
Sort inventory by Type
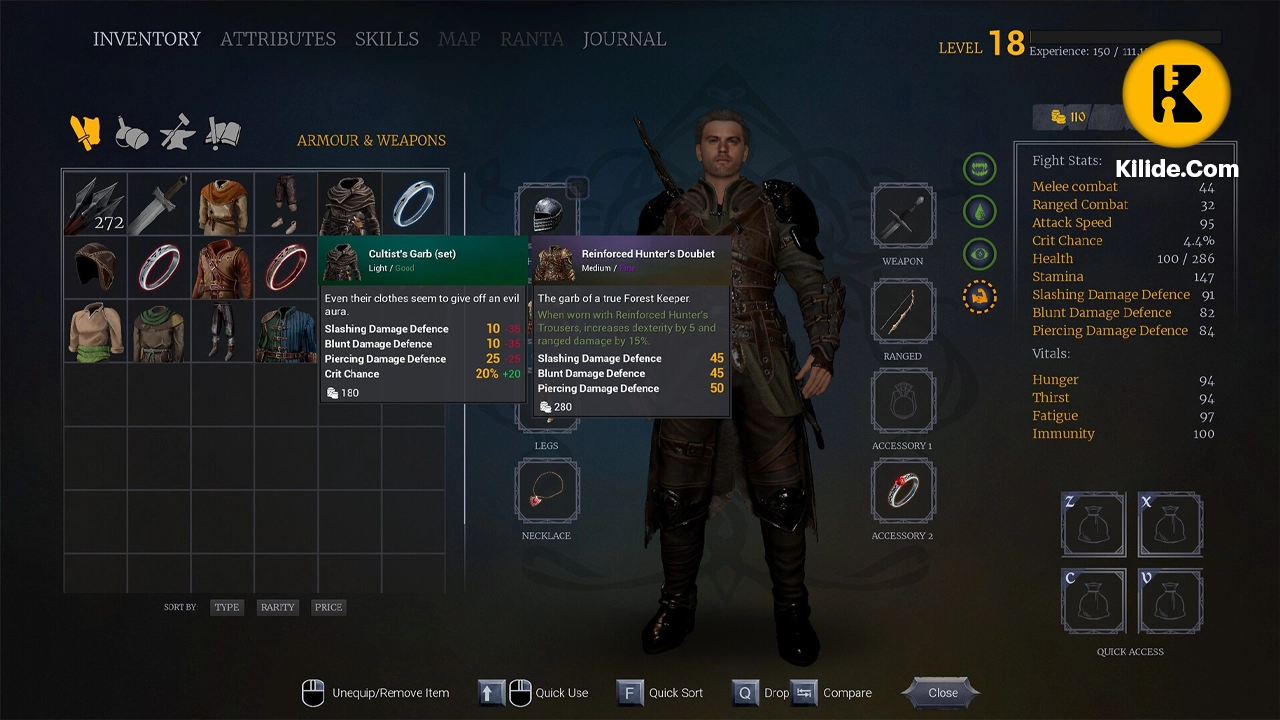pyautogui.click(x=227, y=607)
